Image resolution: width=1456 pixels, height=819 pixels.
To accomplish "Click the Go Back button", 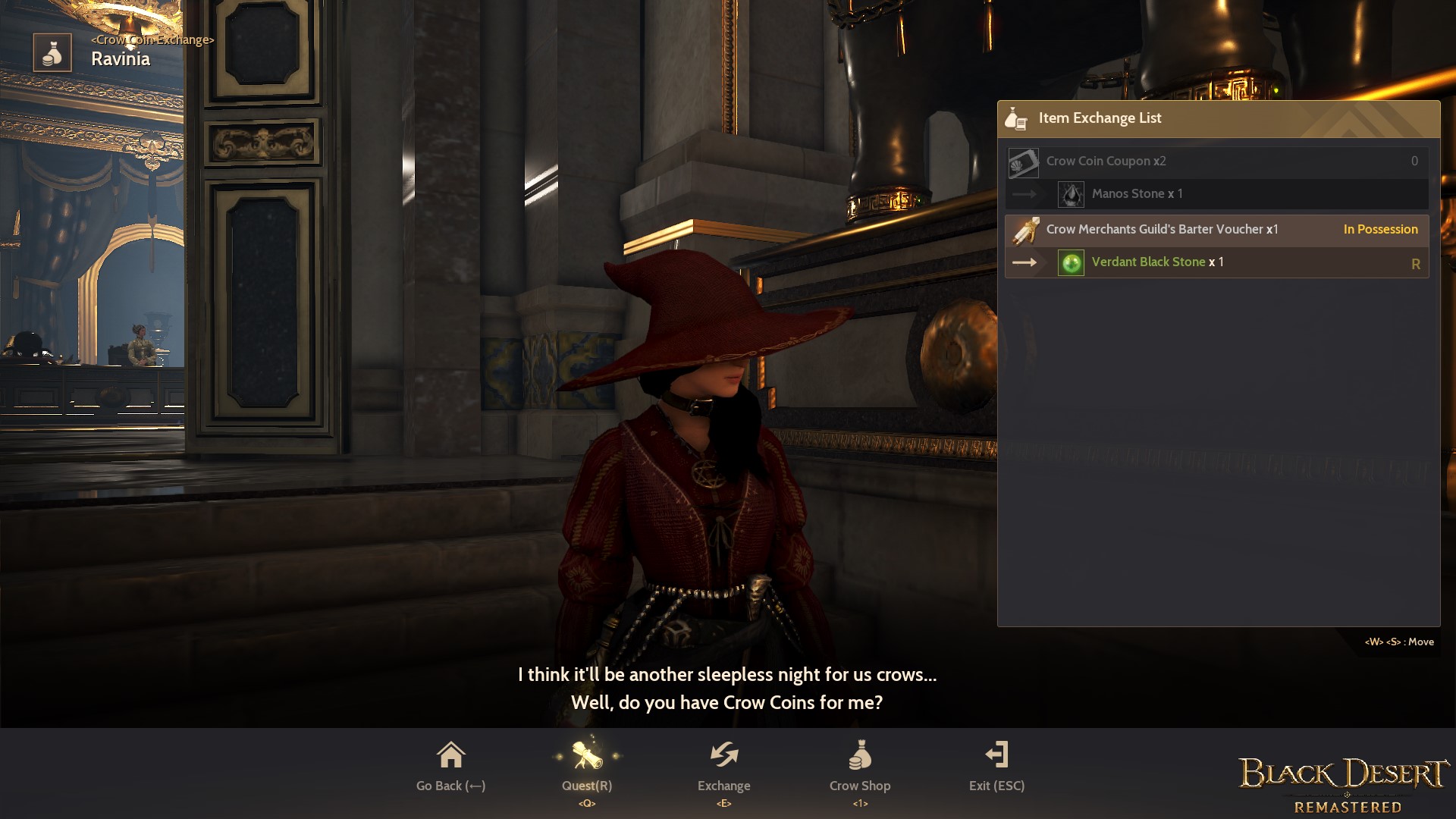I will pyautogui.click(x=450, y=786).
